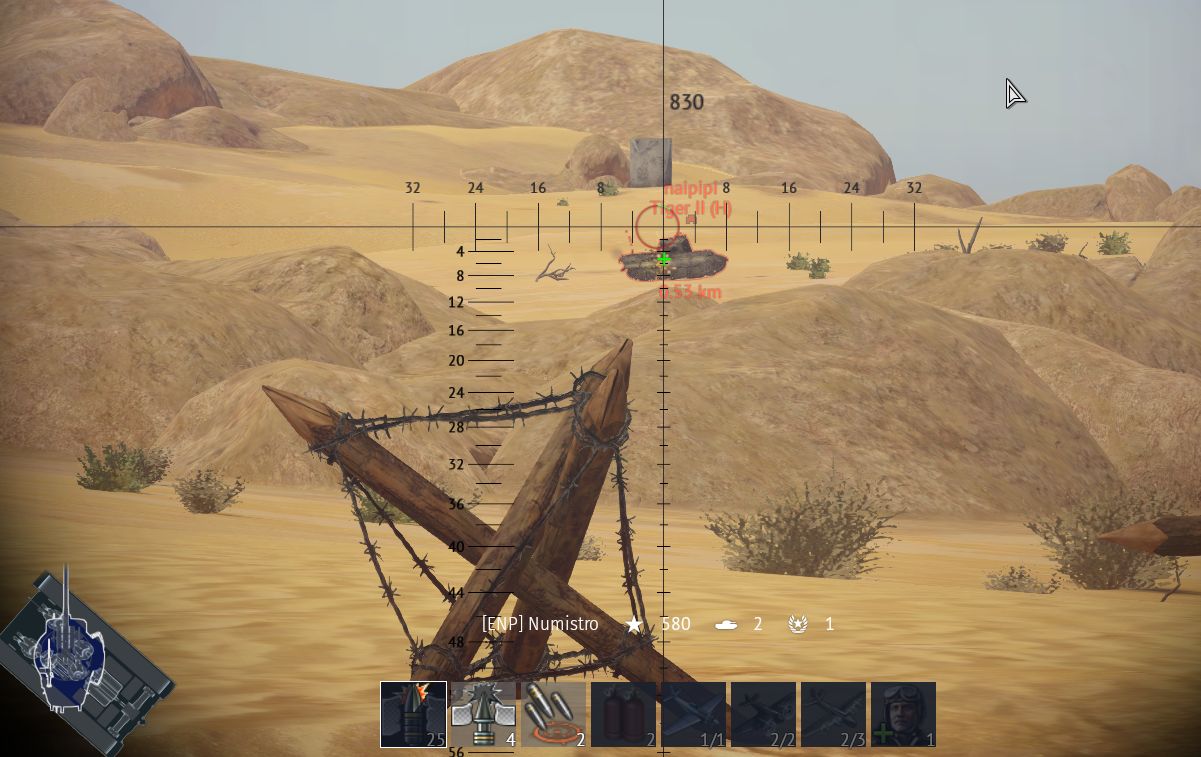Viewport: 1201px width, 757px height.
Task: Select the explosive shell slot with 25 rounds
Action: pyautogui.click(x=413, y=714)
